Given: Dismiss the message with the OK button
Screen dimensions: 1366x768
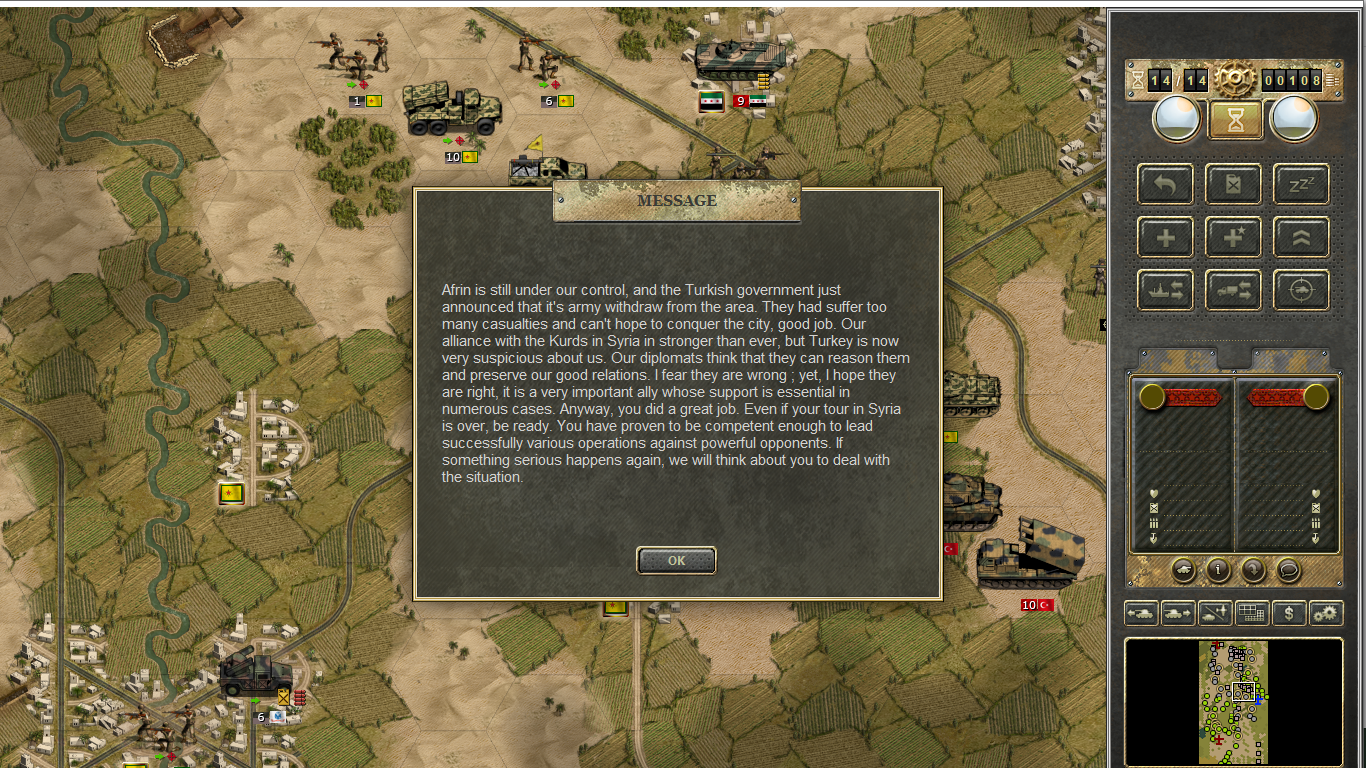Looking at the screenshot, I should click(x=676, y=560).
